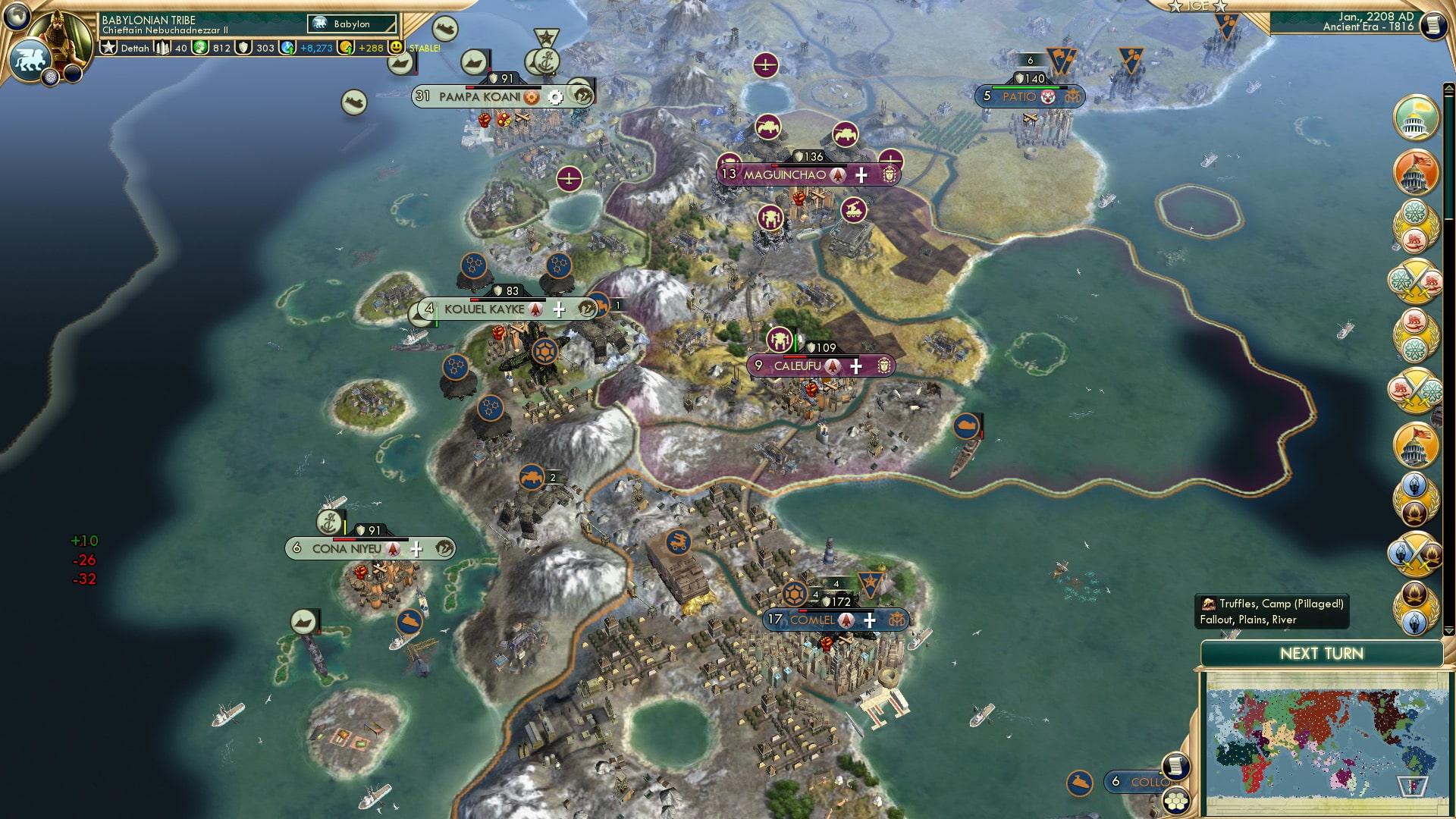Open the Maguinchao city banner
This screenshot has width=1456, height=819.
point(784,175)
